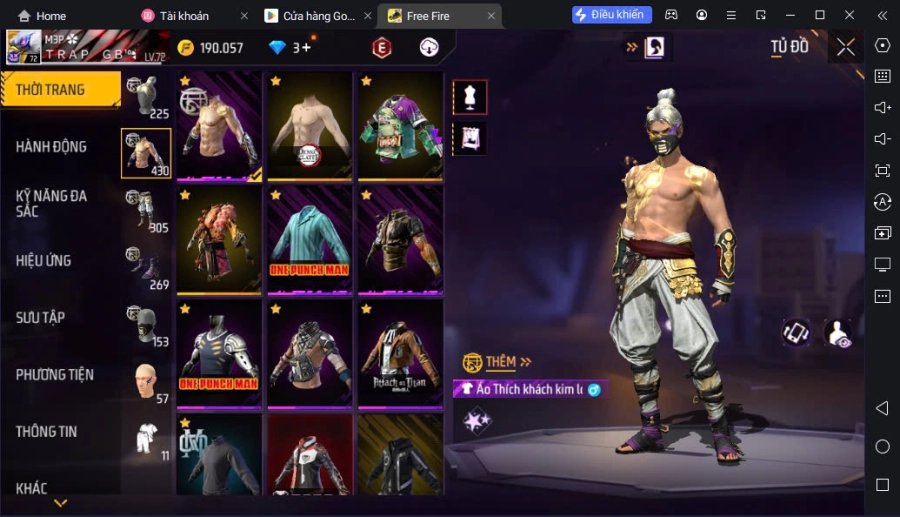Switch to the Hiệu Ứng category

point(44,260)
